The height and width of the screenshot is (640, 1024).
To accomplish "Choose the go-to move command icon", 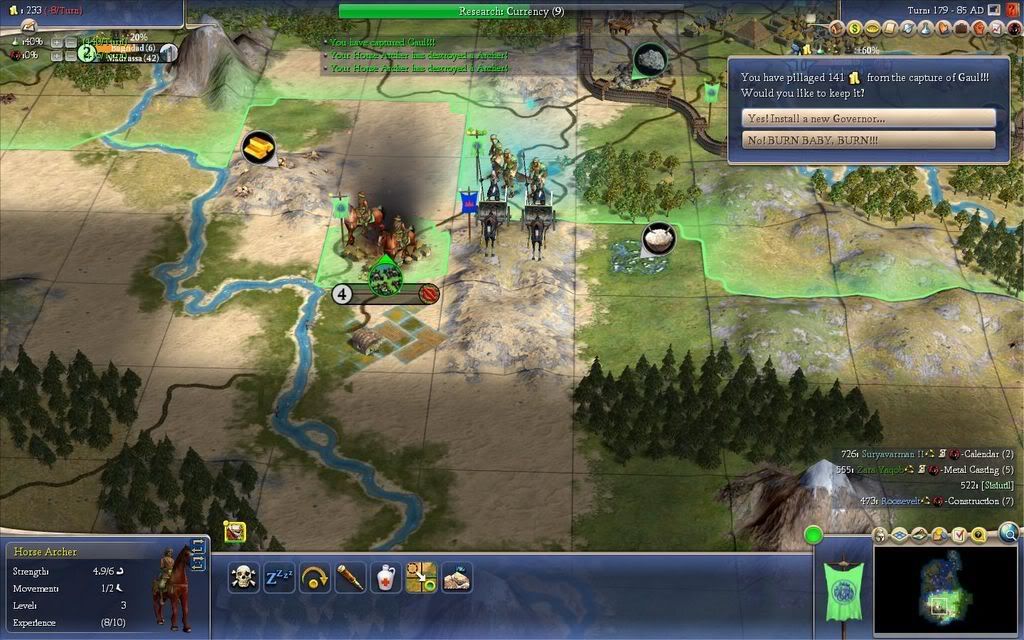I will click(x=422, y=577).
